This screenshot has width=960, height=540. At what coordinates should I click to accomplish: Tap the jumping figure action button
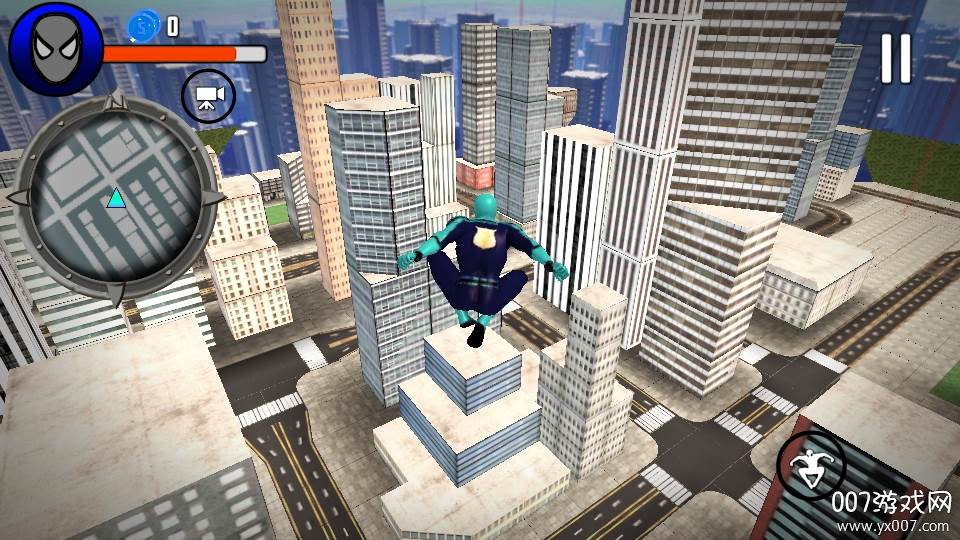point(811,466)
